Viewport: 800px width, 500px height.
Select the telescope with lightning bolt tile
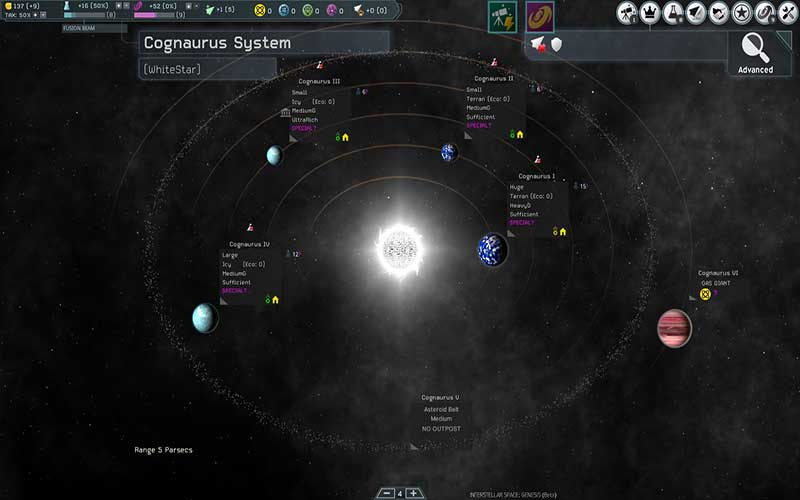coord(502,17)
